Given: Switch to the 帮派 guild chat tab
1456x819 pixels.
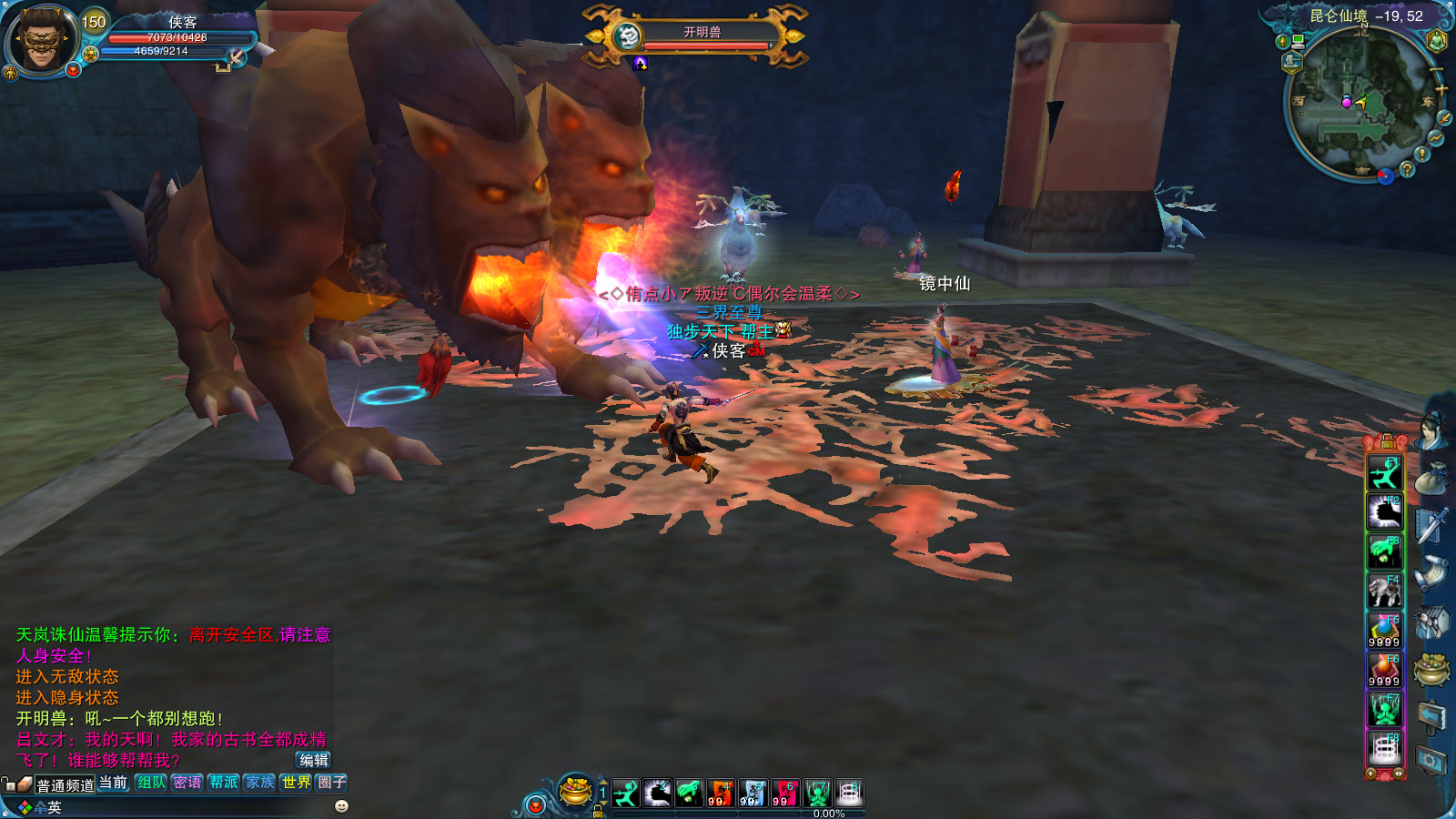Looking at the screenshot, I should tap(224, 783).
